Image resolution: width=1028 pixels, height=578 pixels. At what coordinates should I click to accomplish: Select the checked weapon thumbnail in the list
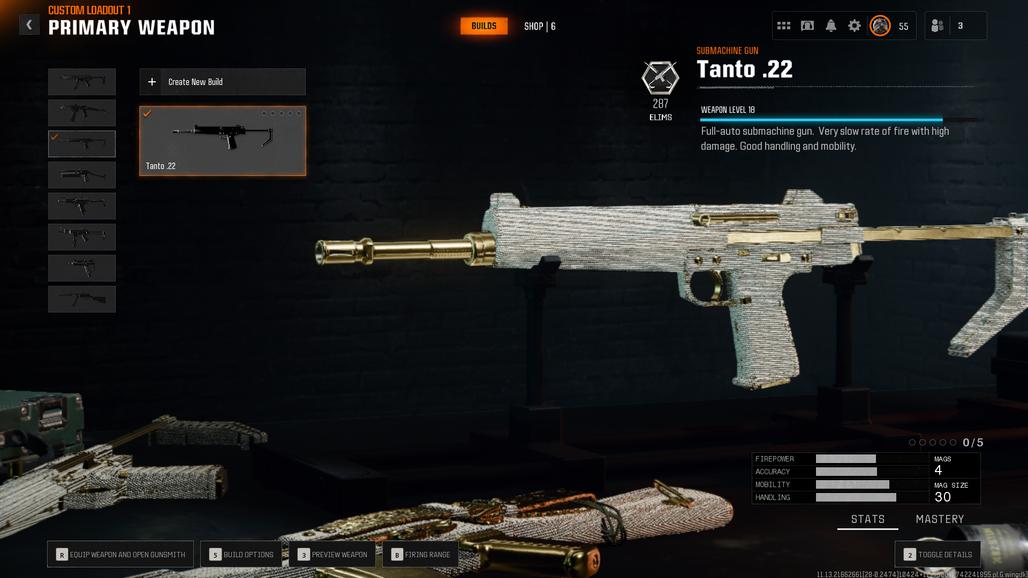coord(82,144)
